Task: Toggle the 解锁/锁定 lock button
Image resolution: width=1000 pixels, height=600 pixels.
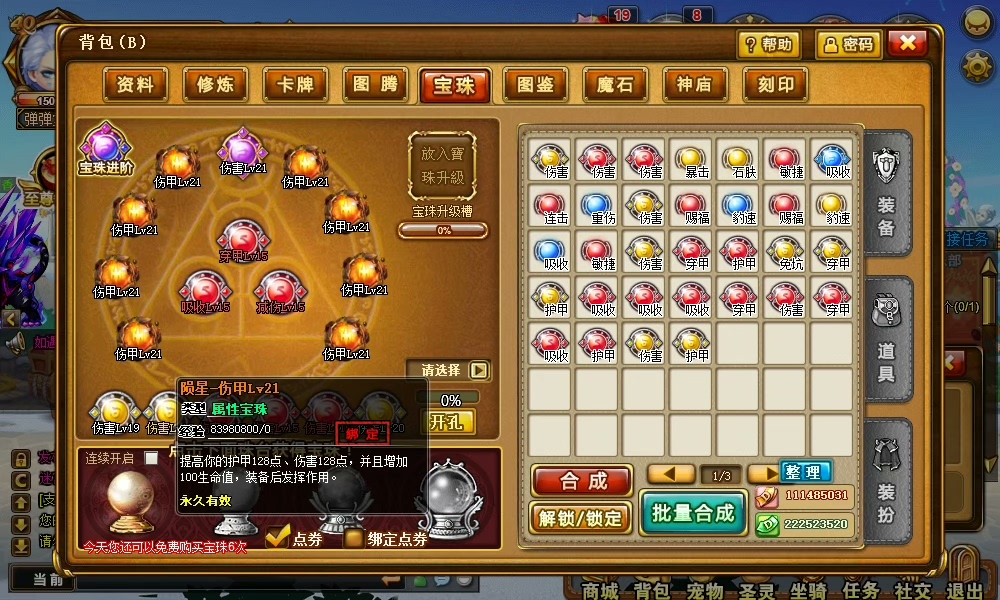Action: (x=582, y=517)
